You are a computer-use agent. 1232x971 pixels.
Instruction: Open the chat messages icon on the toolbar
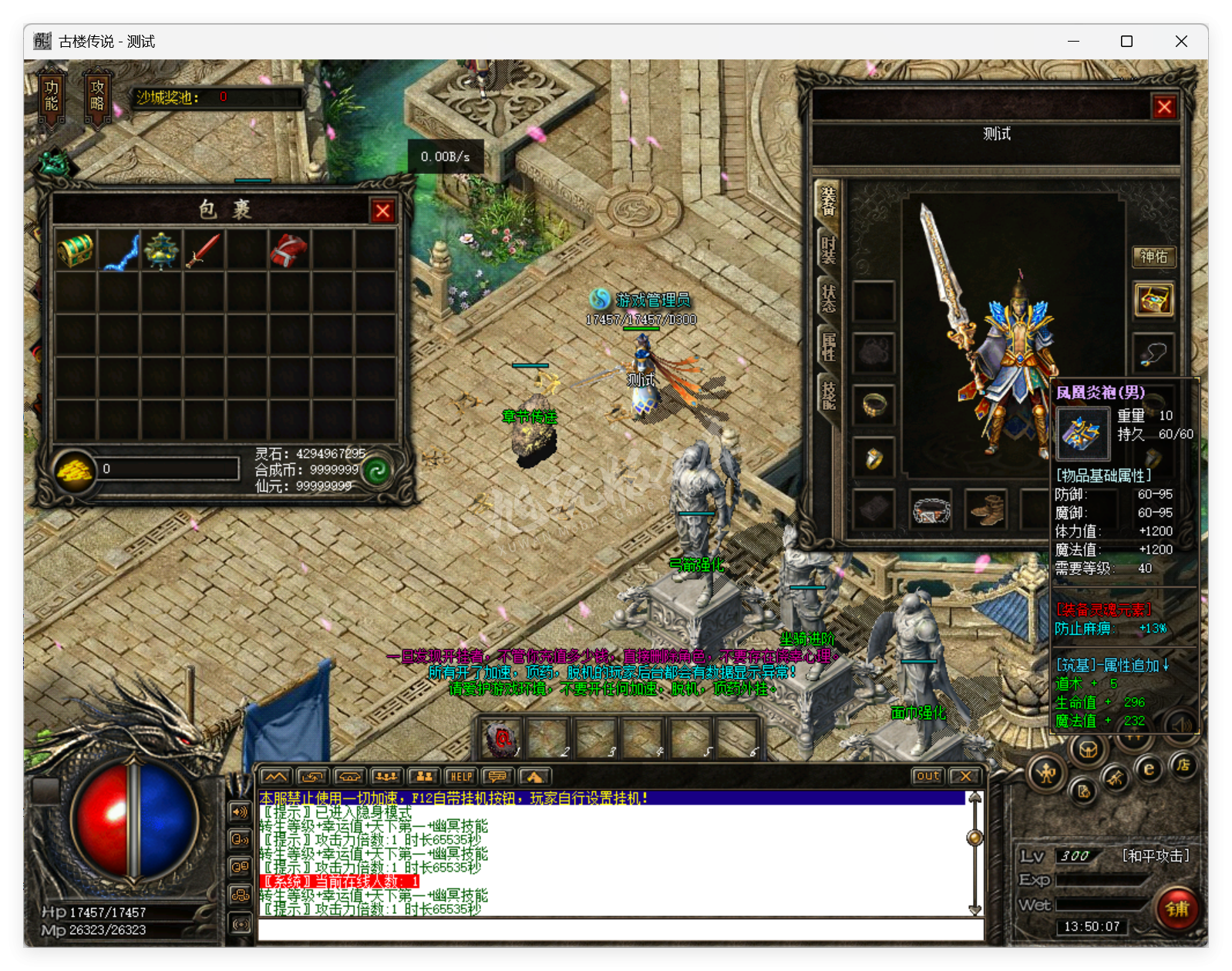(498, 777)
